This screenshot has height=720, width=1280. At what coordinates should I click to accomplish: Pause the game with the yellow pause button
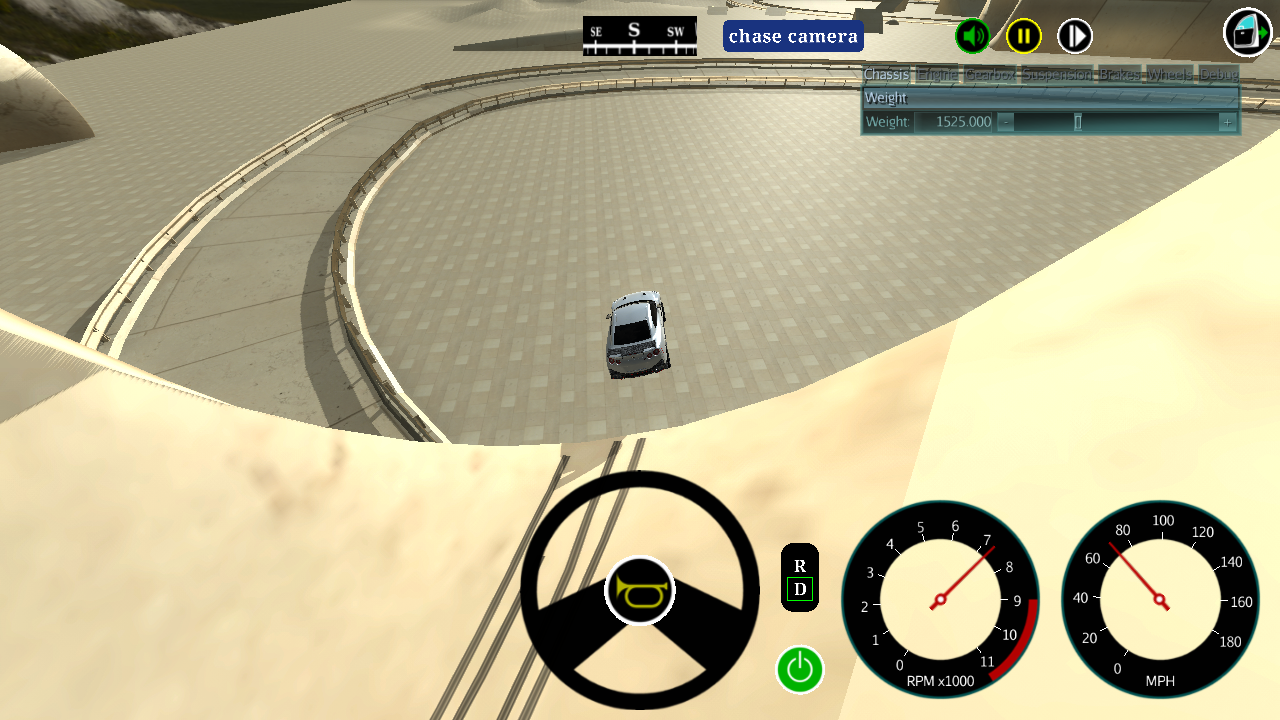(x=1023, y=37)
